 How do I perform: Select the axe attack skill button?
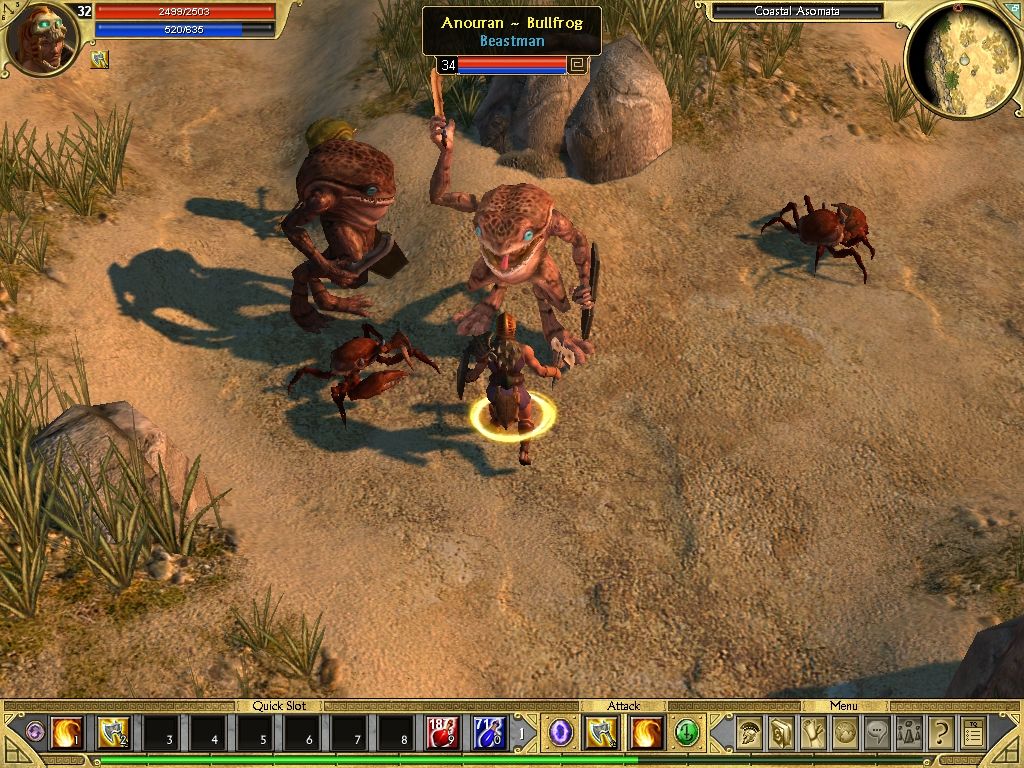(x=601, y=734)
